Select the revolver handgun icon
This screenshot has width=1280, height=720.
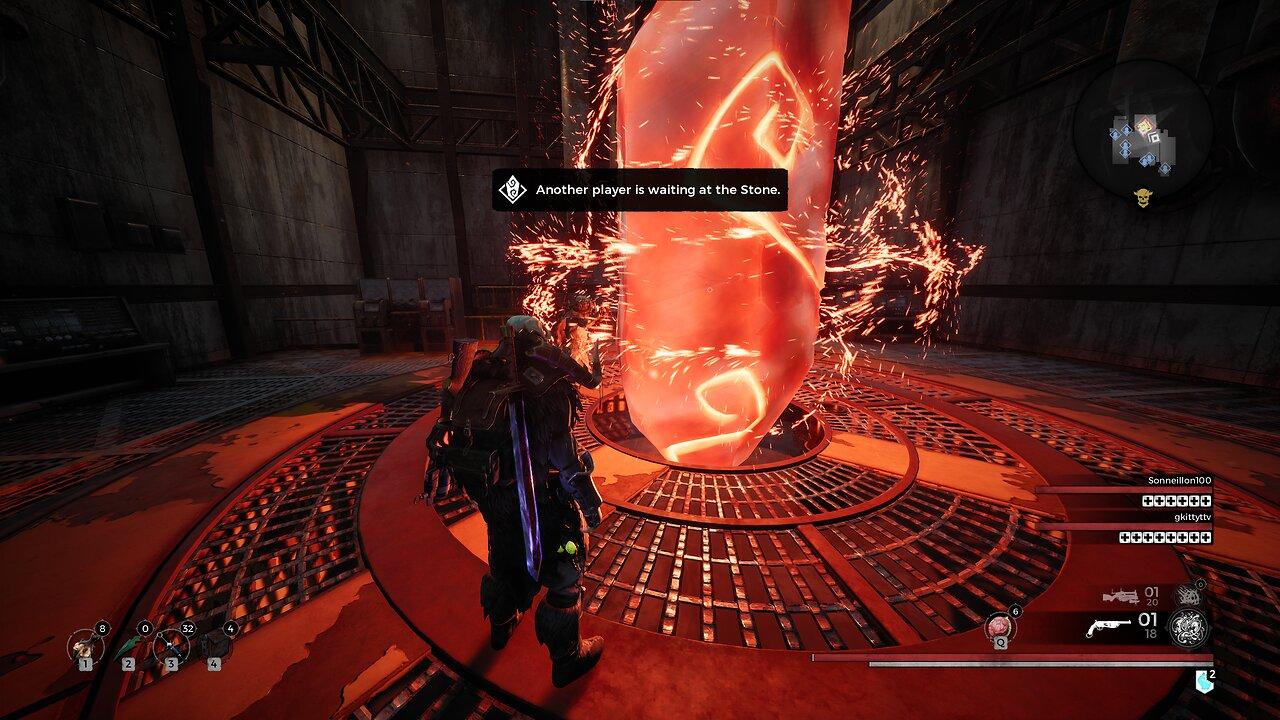pyautogui.click(x=1109, y=628)
